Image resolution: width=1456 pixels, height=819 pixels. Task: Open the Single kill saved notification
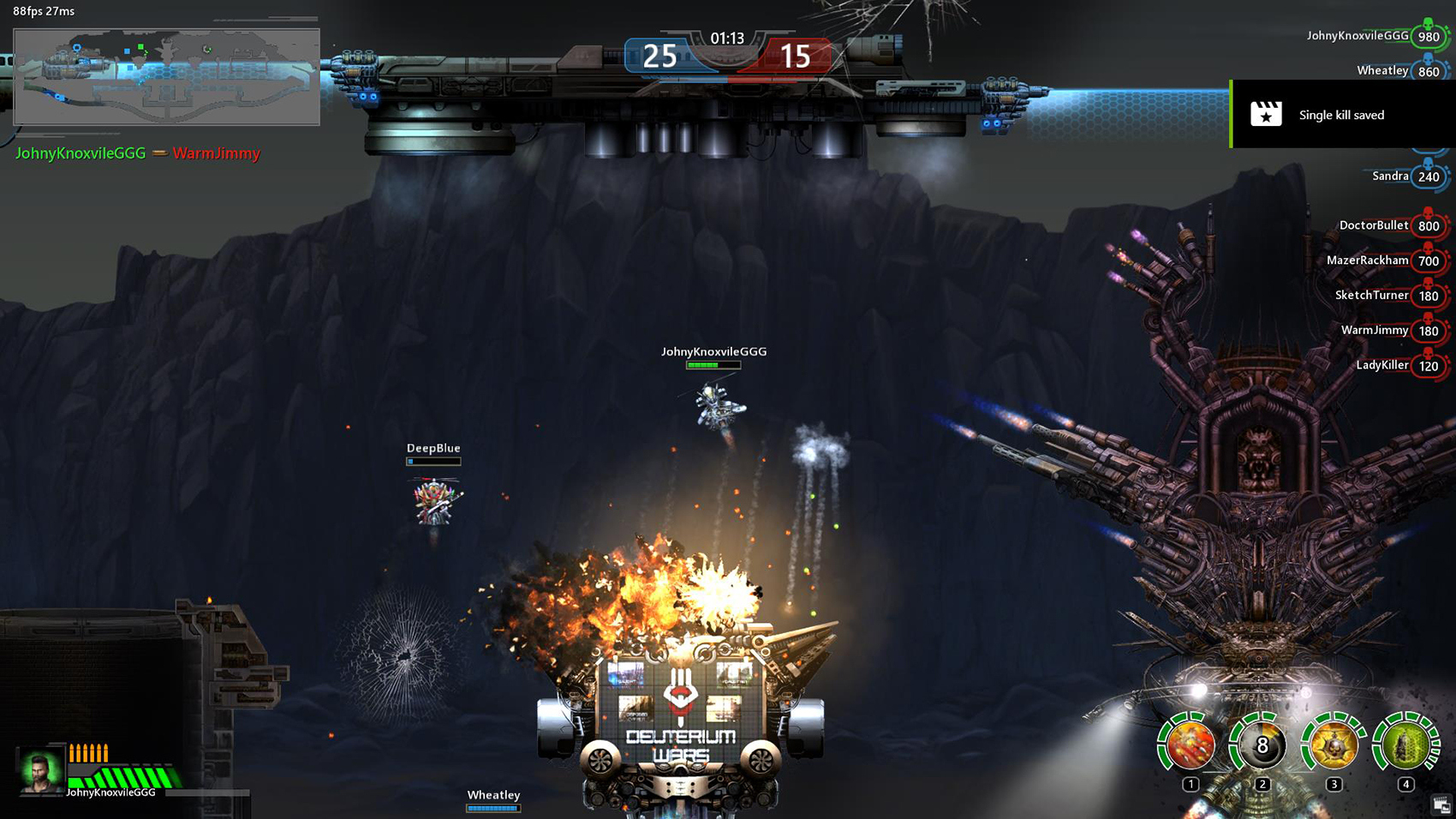(x=1342, y=115)
